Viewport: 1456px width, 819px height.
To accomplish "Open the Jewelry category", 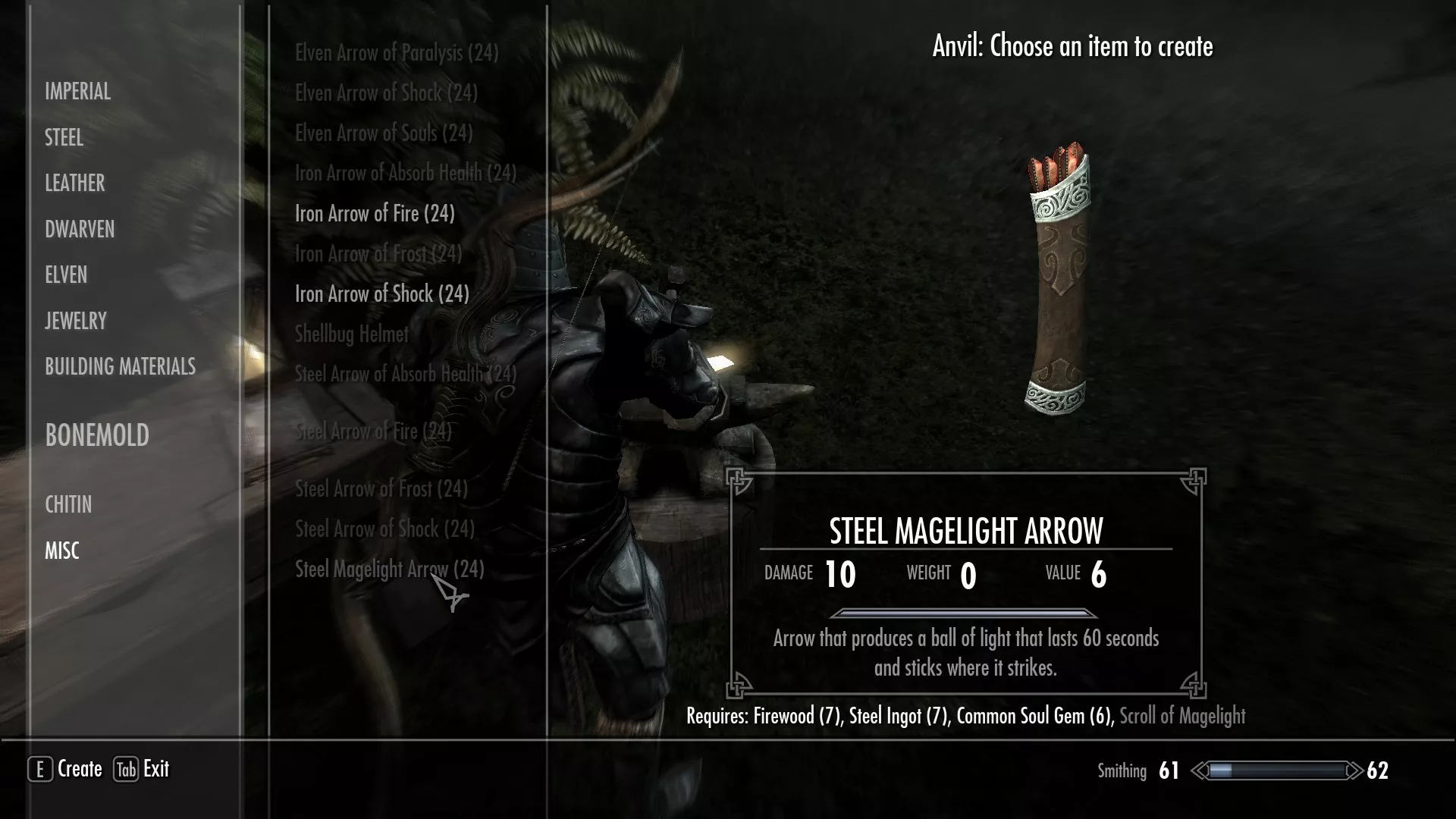I will click(x=76, y=322).
